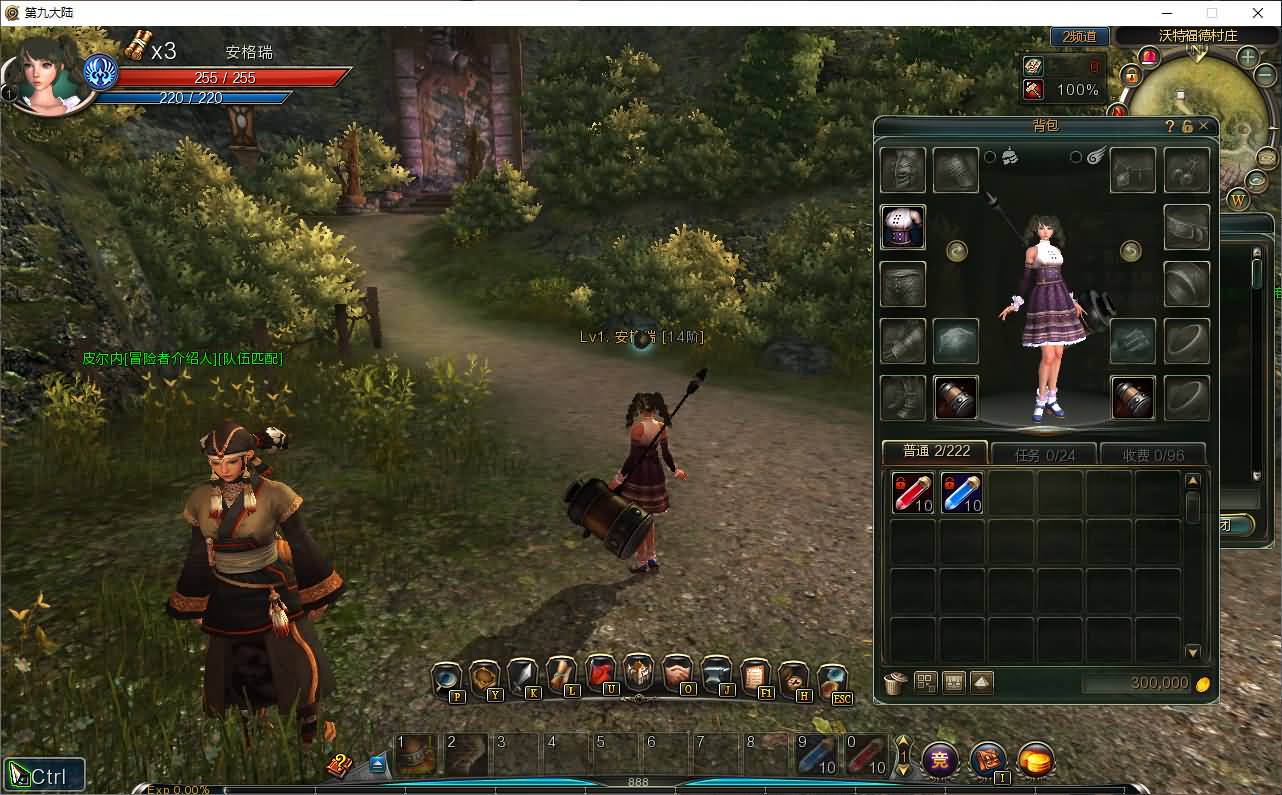
Task: Close the 背包 inventory window
Action: [x=1203, y=126]
